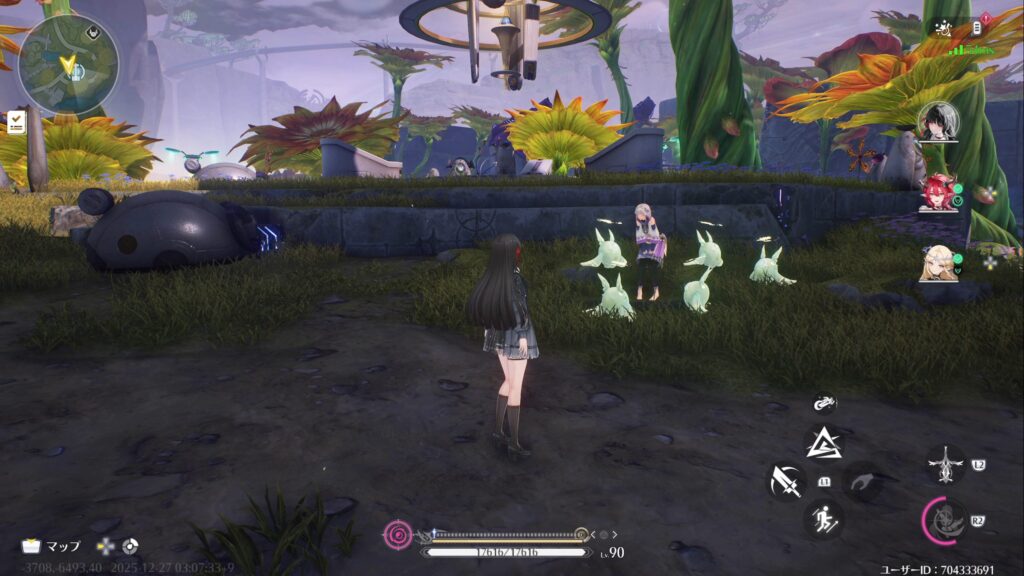Switch to the red-haired horned character
Viewport: 1024px width, 576px height.
(937, 192)
